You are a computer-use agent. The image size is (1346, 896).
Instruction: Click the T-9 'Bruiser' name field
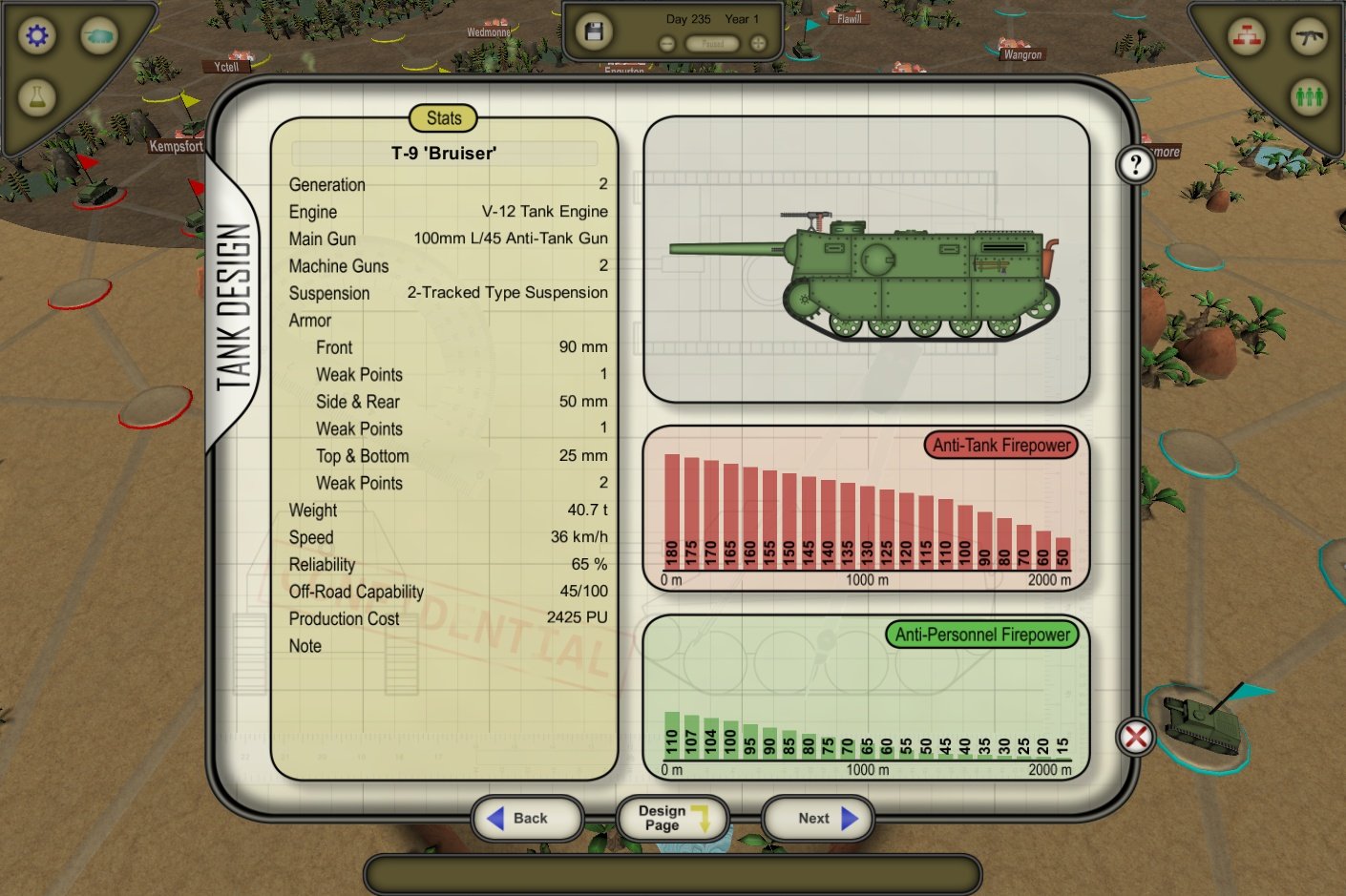pos(444,153)
